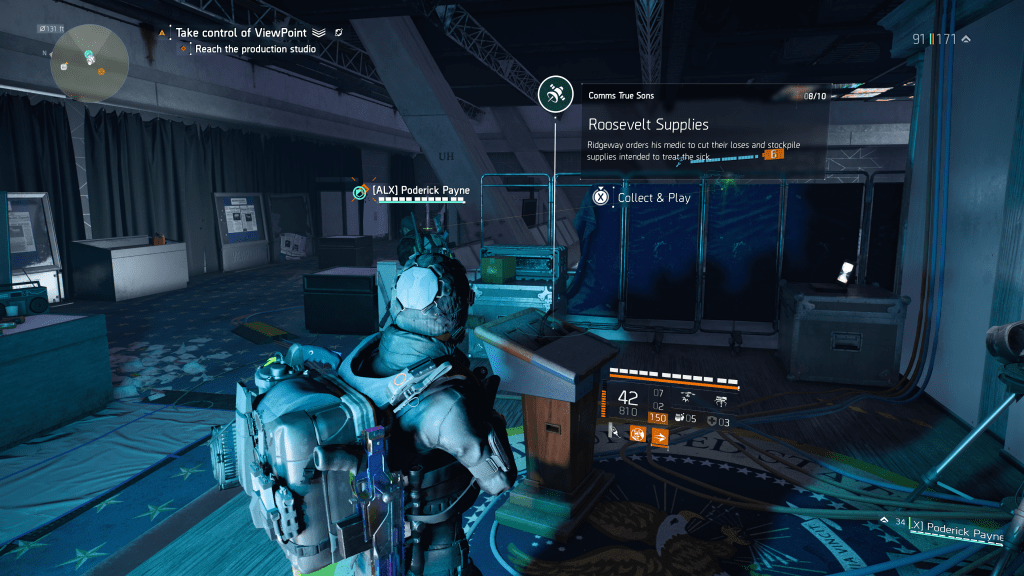Use the grenade item icon

[x=680, y=418]
